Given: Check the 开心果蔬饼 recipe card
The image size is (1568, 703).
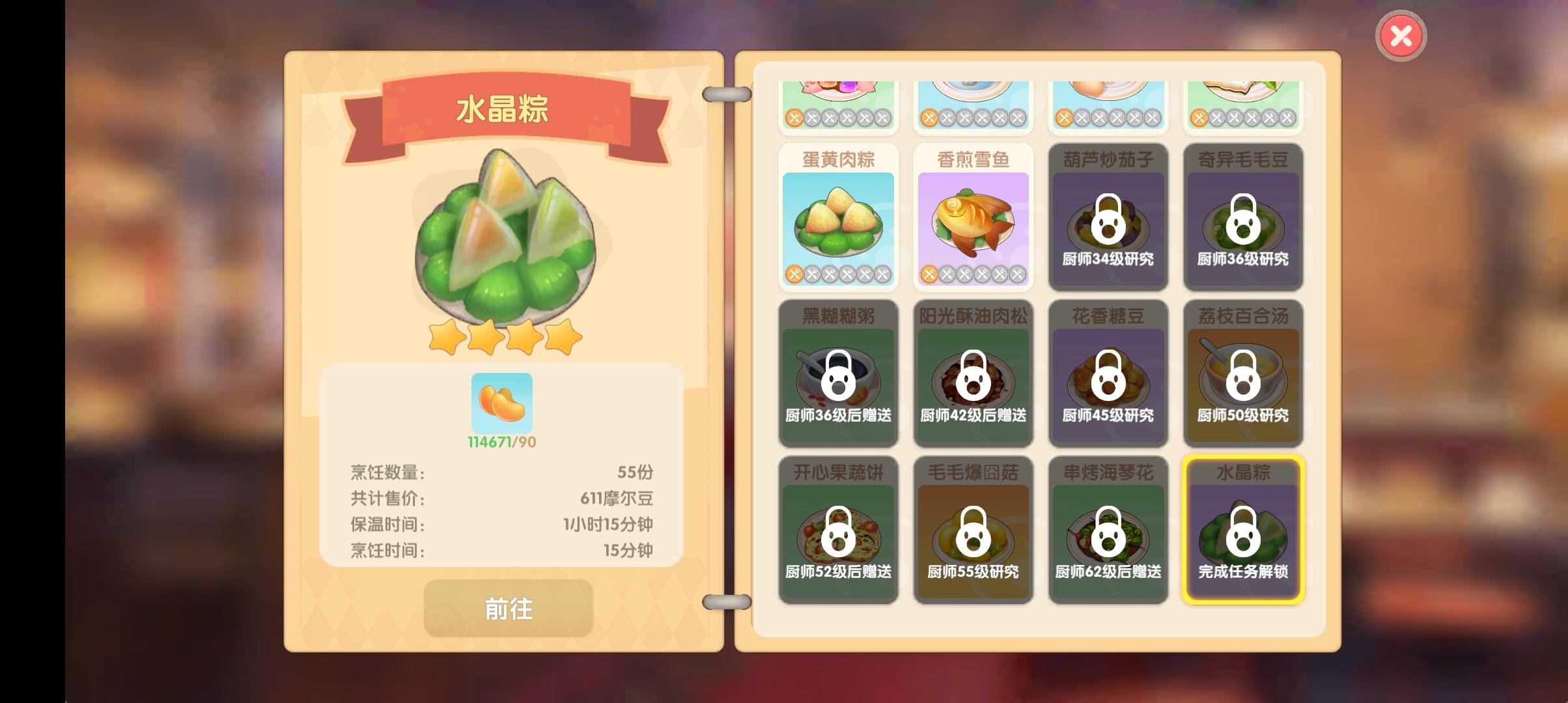Looking at the screenshot, I should tap(838, 529).
